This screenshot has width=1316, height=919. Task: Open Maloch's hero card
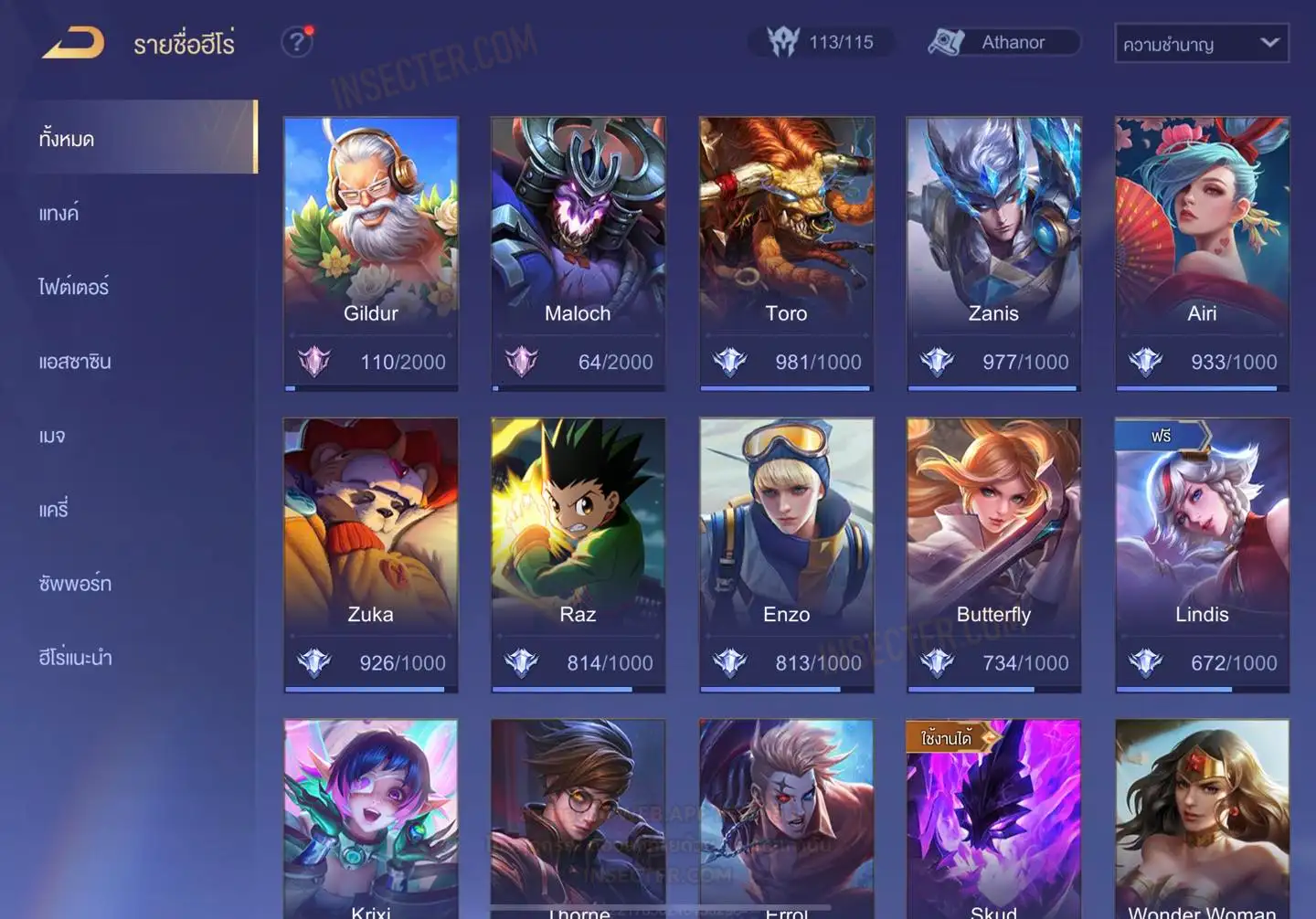(x=578, y=253)
